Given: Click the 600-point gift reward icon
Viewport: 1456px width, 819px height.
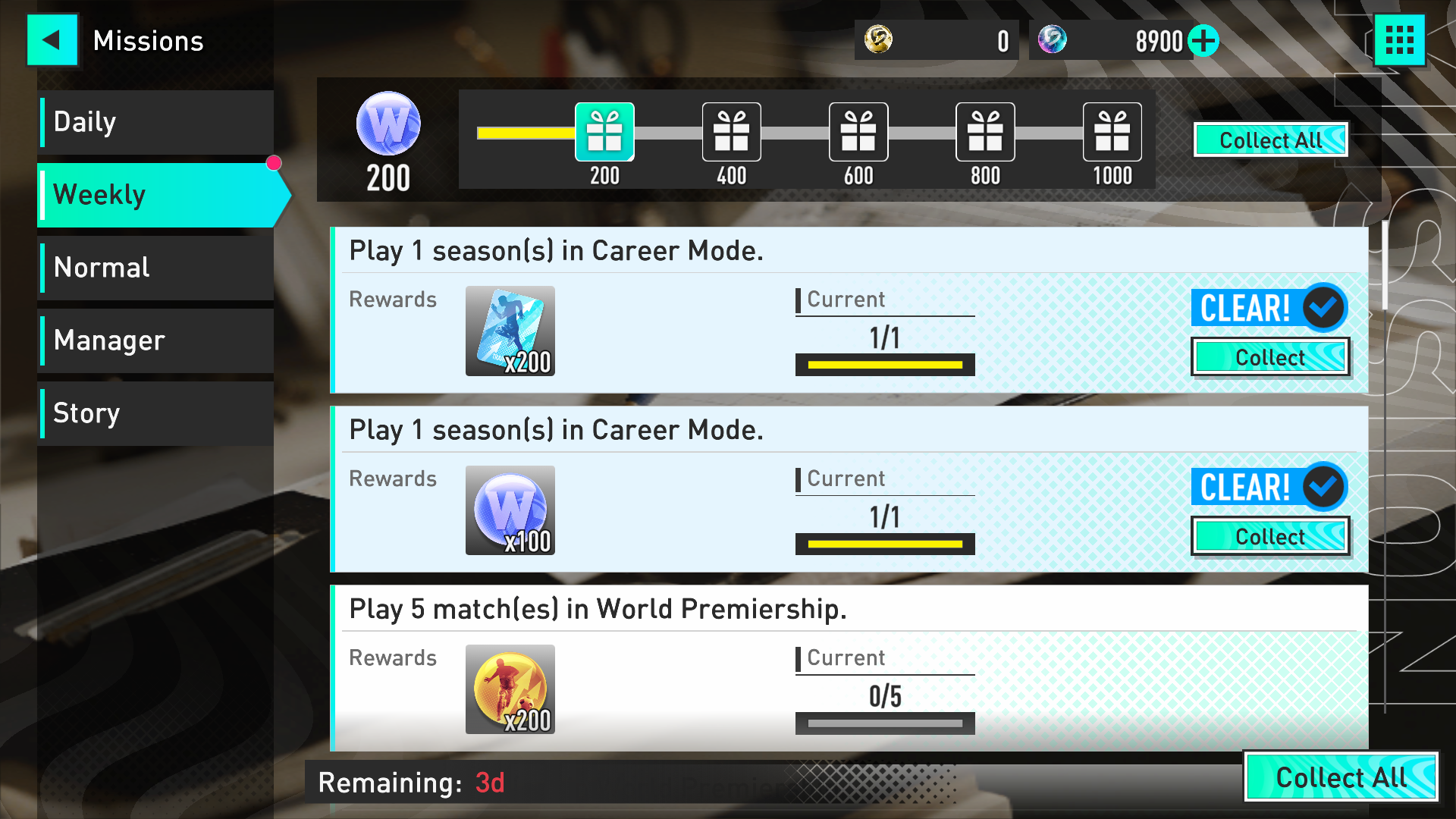Looking at the screenshot, I should 858,132.
